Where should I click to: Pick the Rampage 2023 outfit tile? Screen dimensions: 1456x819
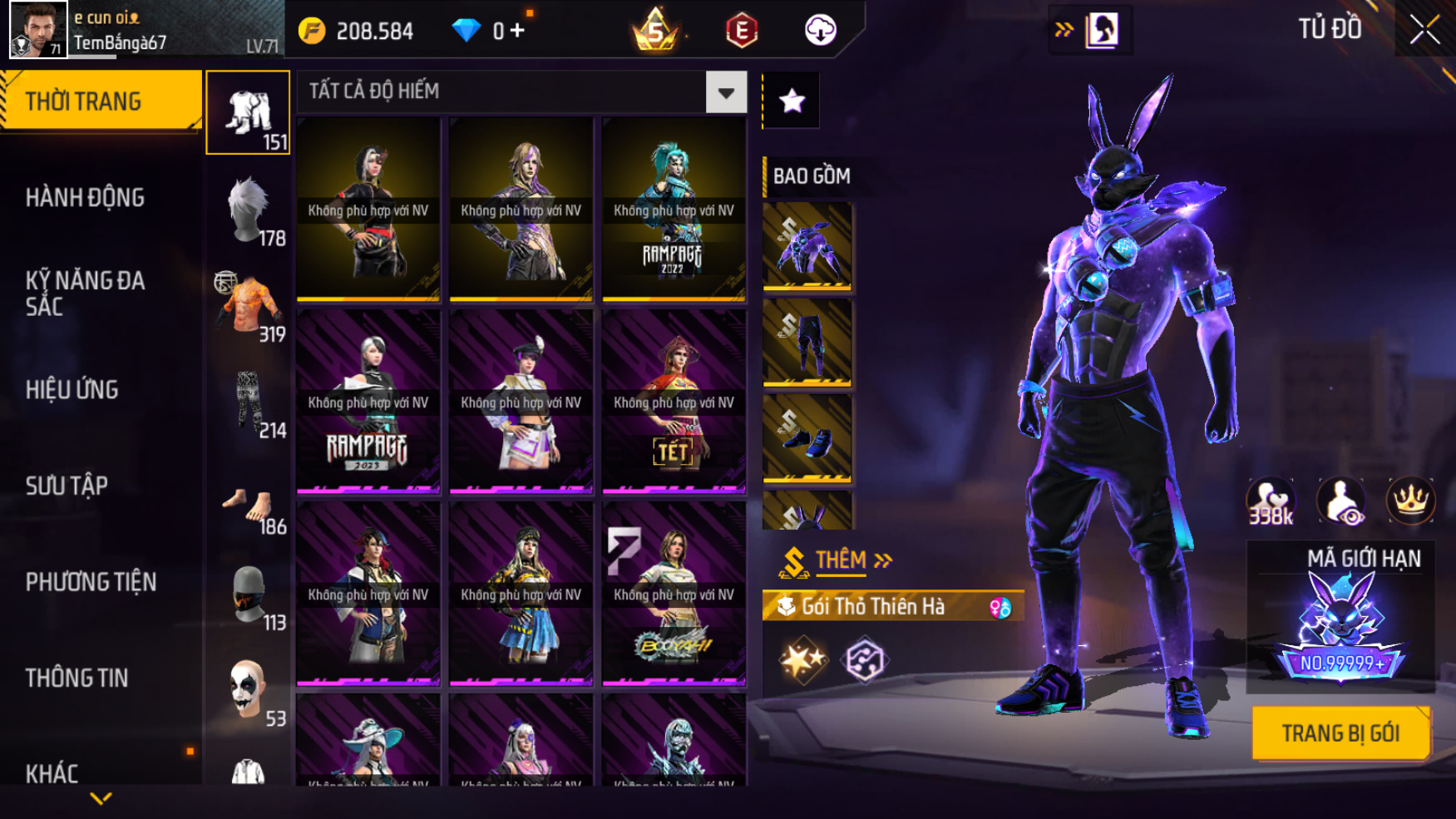(368, 401)
